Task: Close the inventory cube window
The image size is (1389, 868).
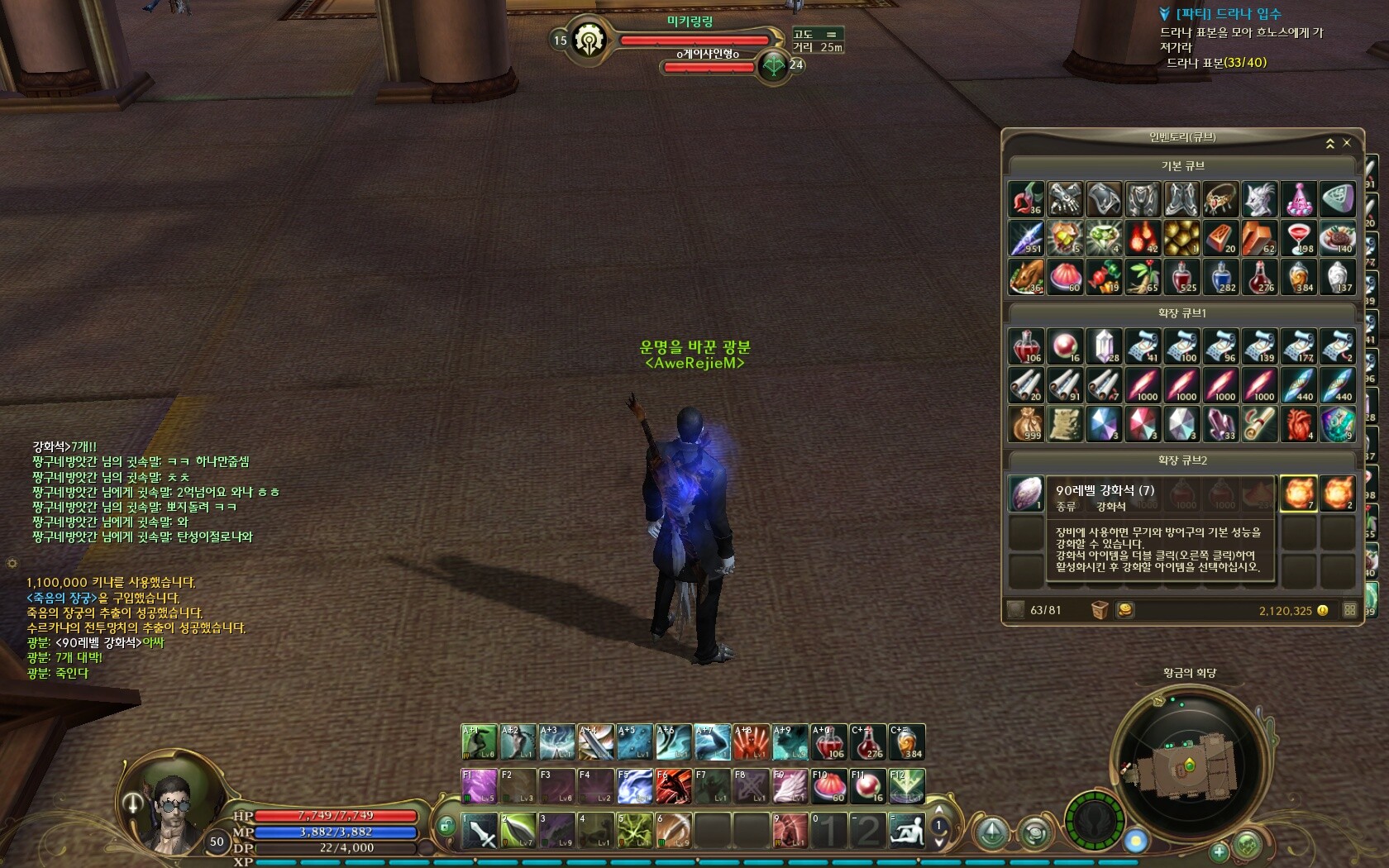Action: [1347, 143]
